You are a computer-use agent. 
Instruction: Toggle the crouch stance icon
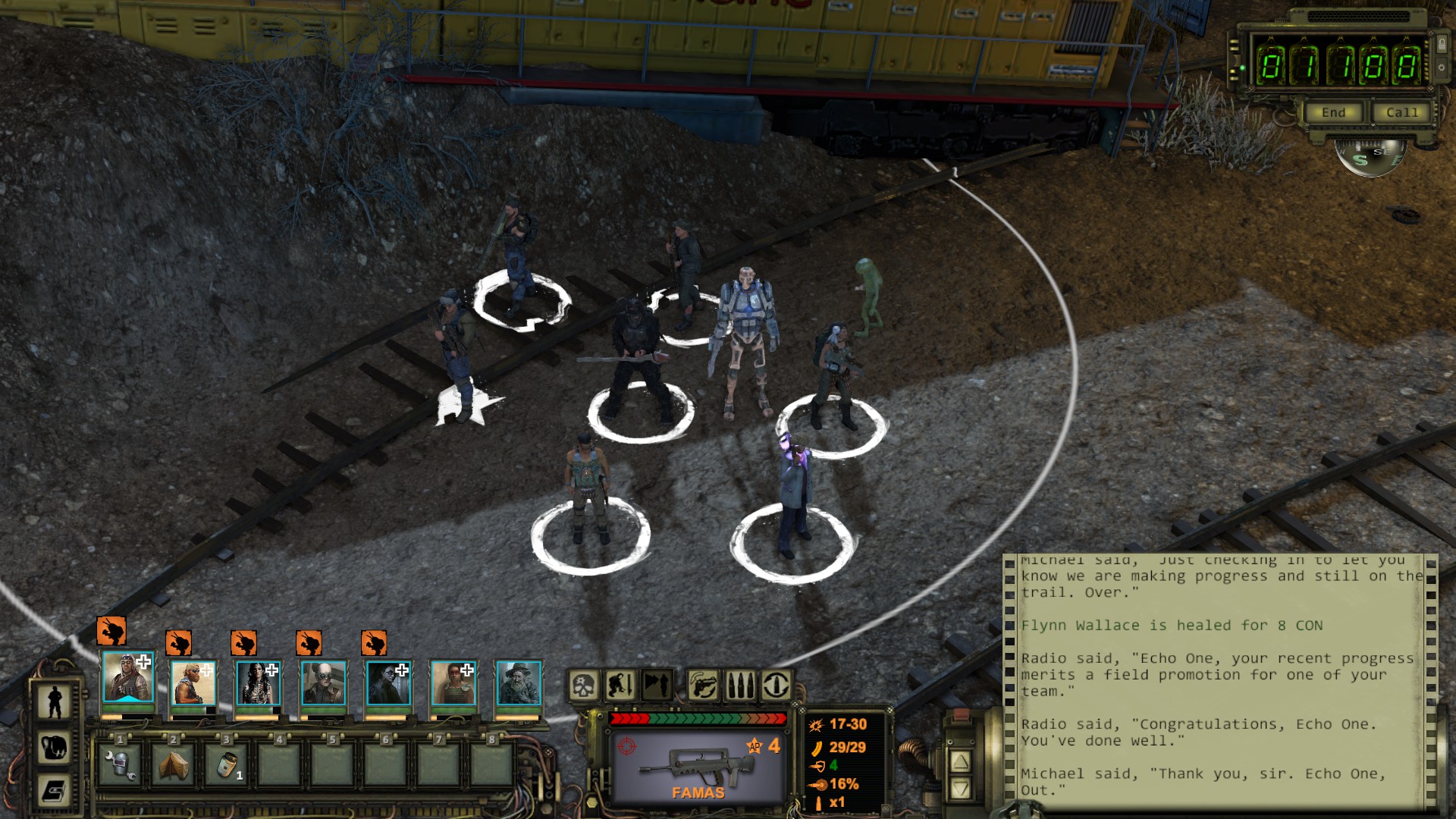click(x=620, y=686)
